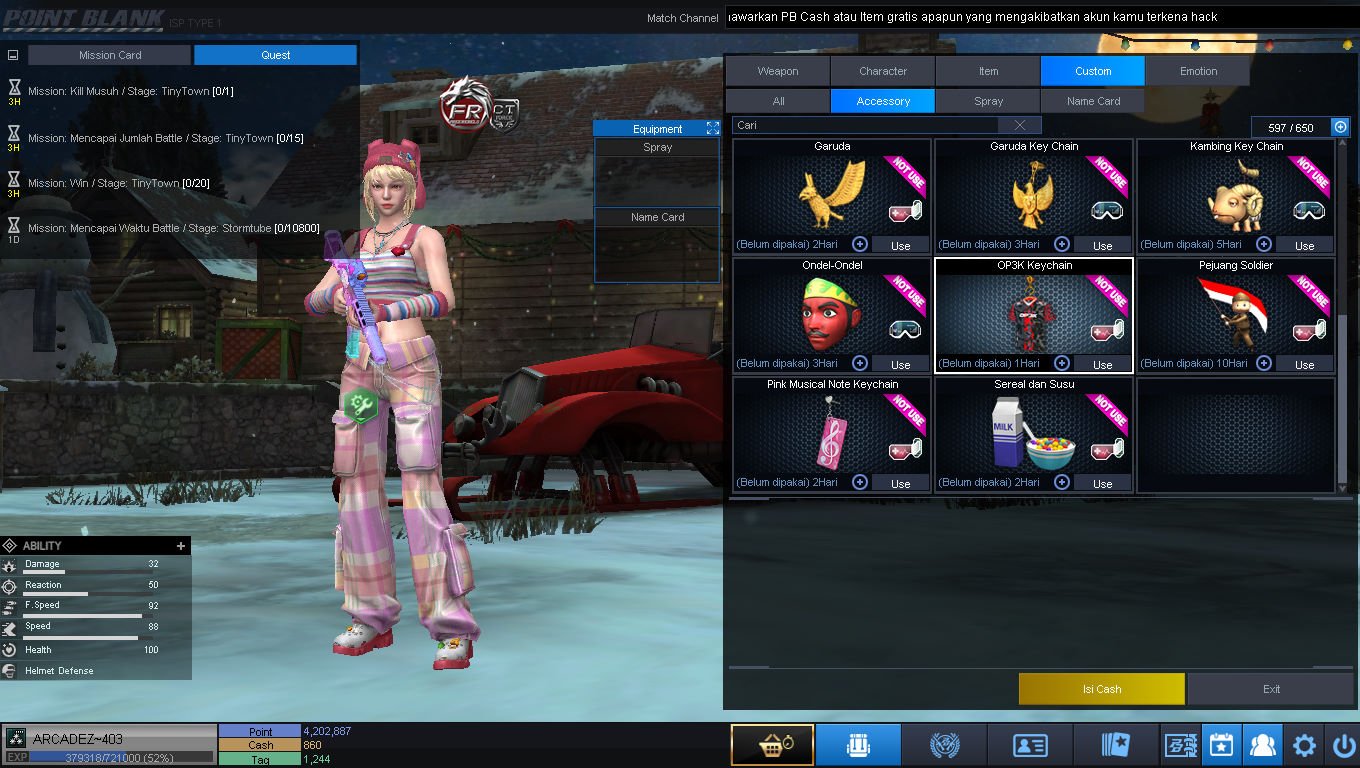This screenshot has width=1360, height=768.
Task: Expand the inventory capacity with plus button
Action: 1340,127
